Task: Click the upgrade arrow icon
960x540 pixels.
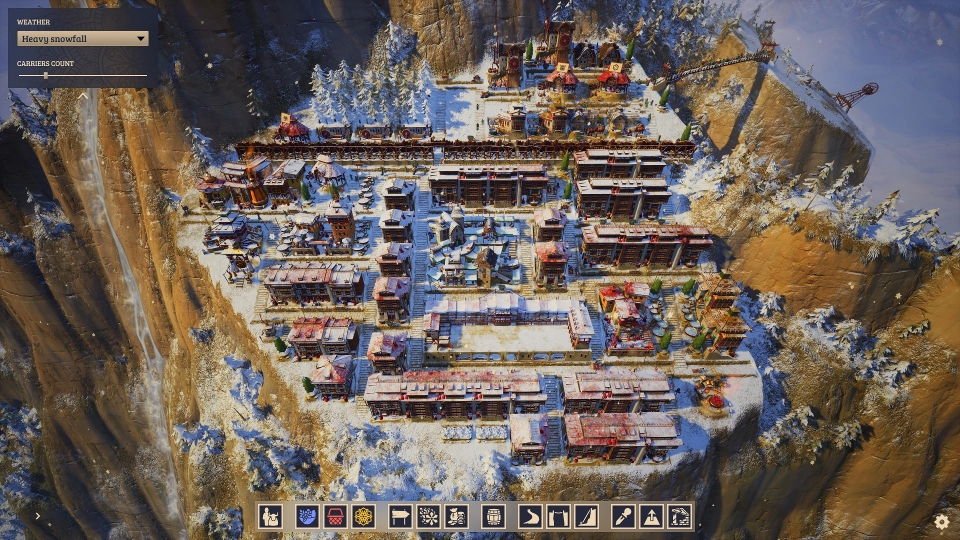Action: (650, 516)
